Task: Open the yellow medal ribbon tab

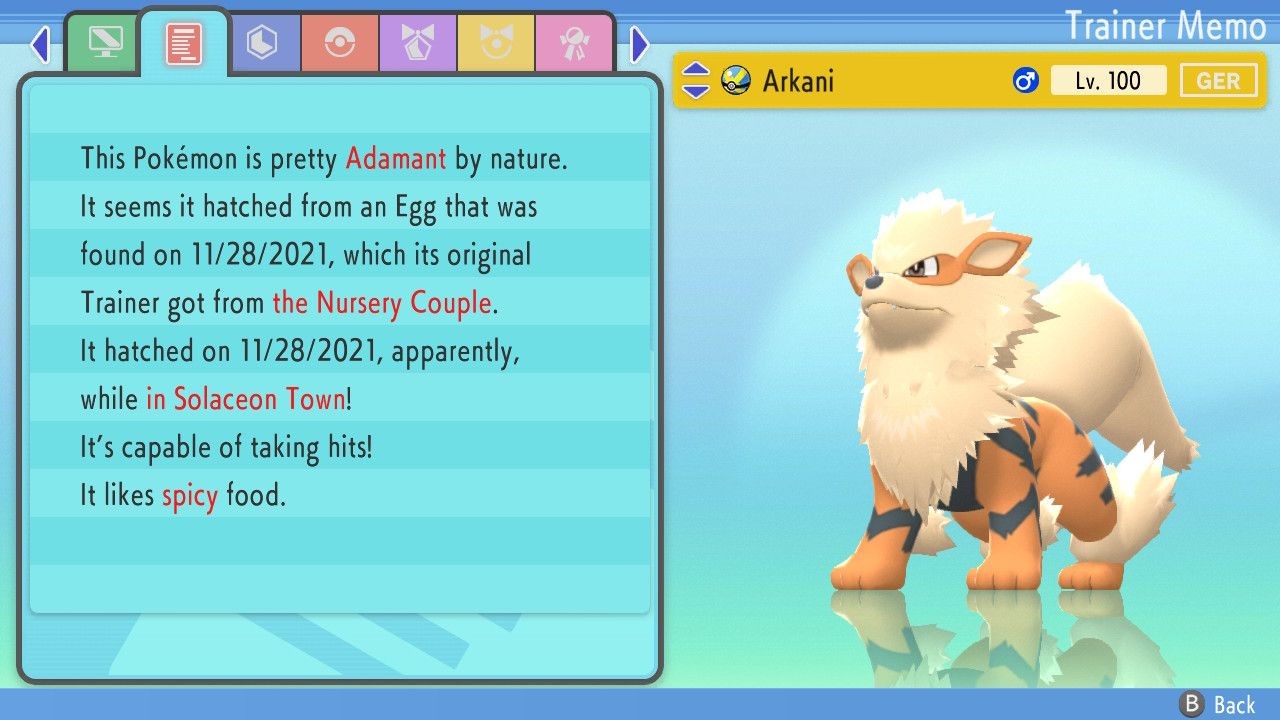Action: coord(495,43)
